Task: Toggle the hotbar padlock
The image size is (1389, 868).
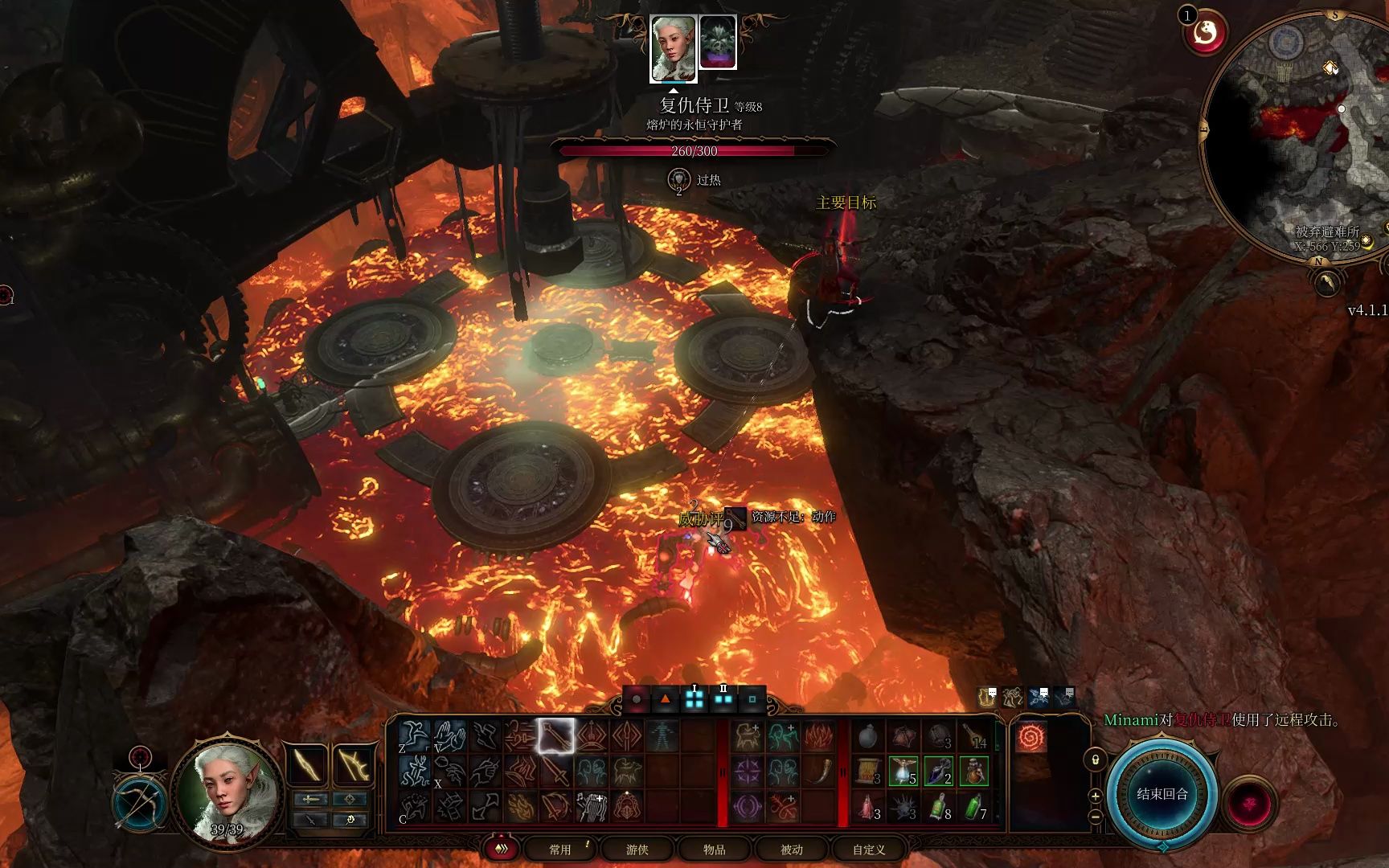Action: click(x=1095, y=759)
